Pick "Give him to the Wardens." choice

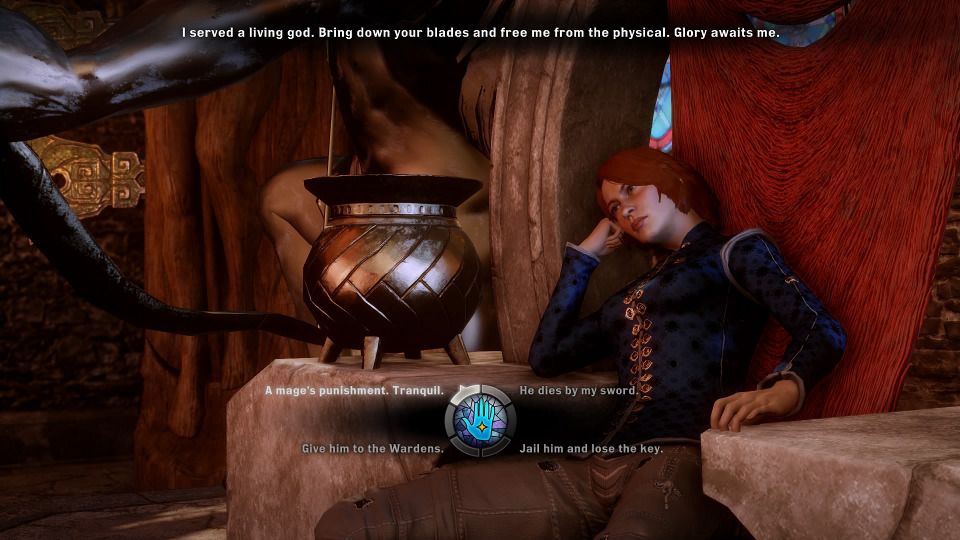[x=373, y=449]
